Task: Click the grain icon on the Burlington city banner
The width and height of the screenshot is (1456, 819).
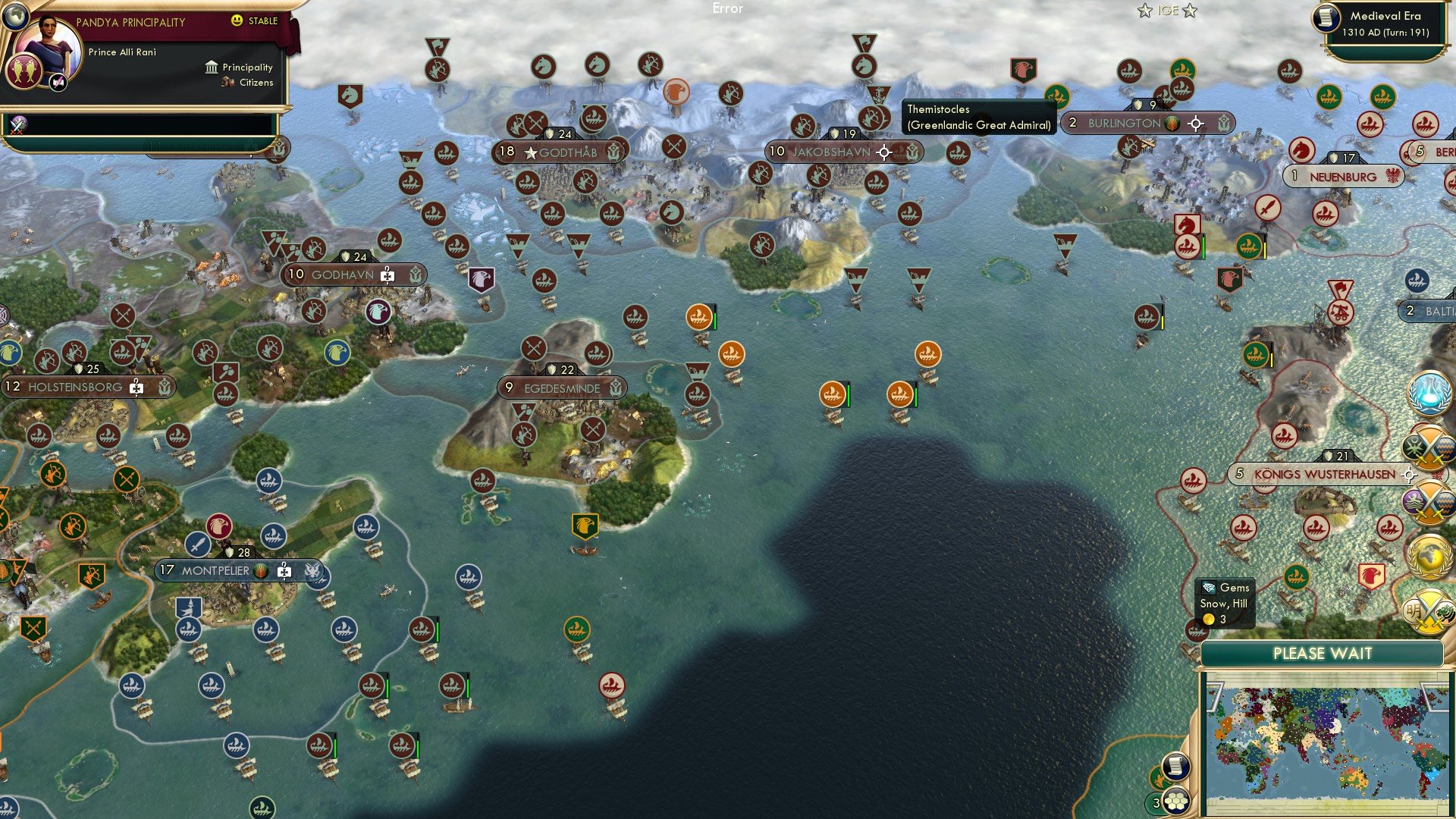Action: pyautogui.click(x=1172, y=124)
